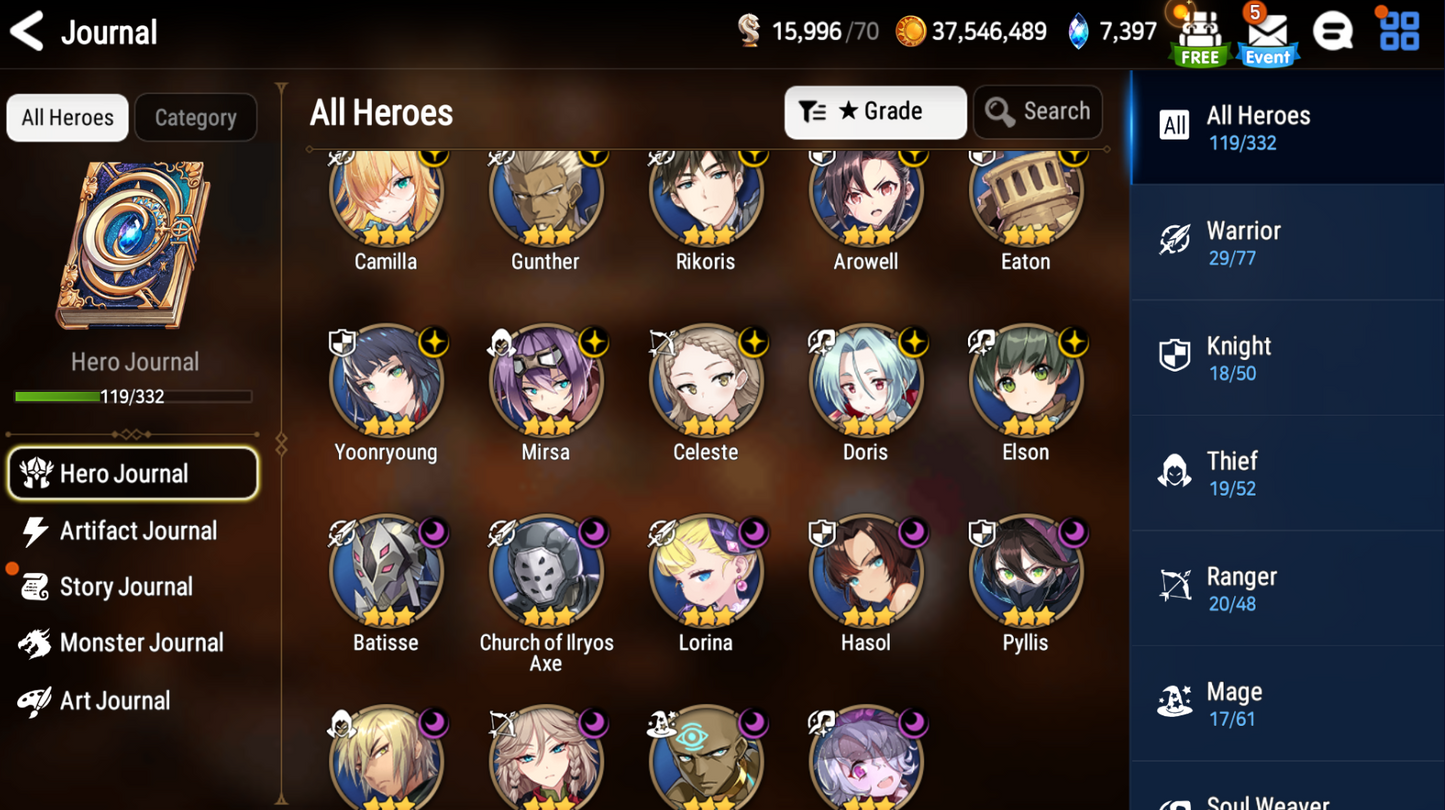The height and width of the screenshot is (810, 1445).
Task: Click the Hero Journal progress bar
Action: [x=135, y=396]
